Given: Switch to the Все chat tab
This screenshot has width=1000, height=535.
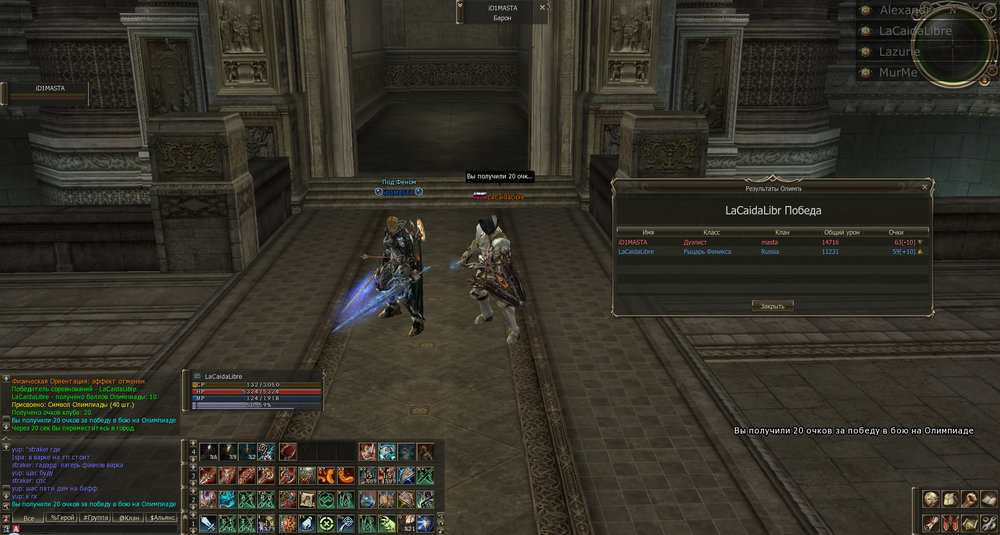Looking at the screenshot, I should (31, 518).
